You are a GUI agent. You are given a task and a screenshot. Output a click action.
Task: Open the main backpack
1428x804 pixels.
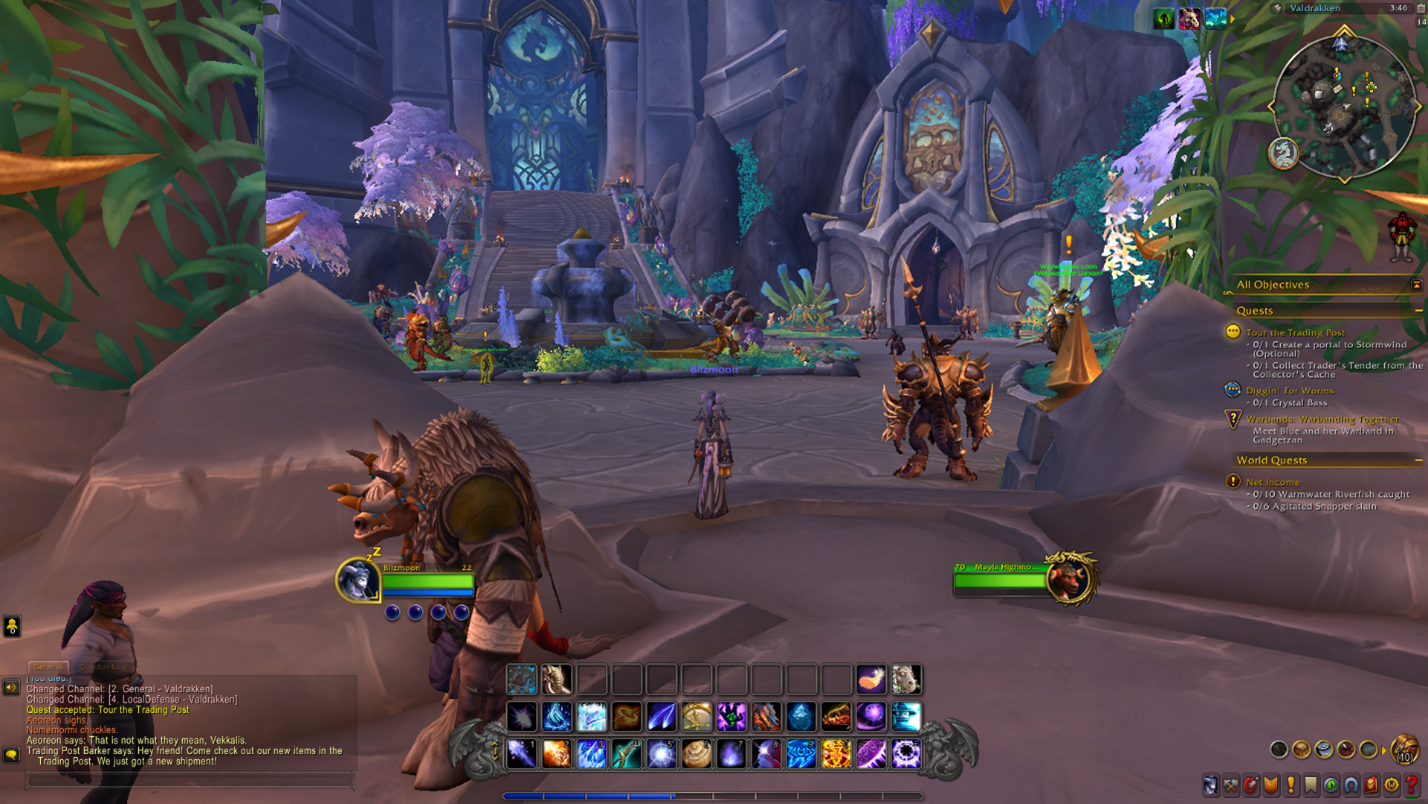(x=1404, y=750)
